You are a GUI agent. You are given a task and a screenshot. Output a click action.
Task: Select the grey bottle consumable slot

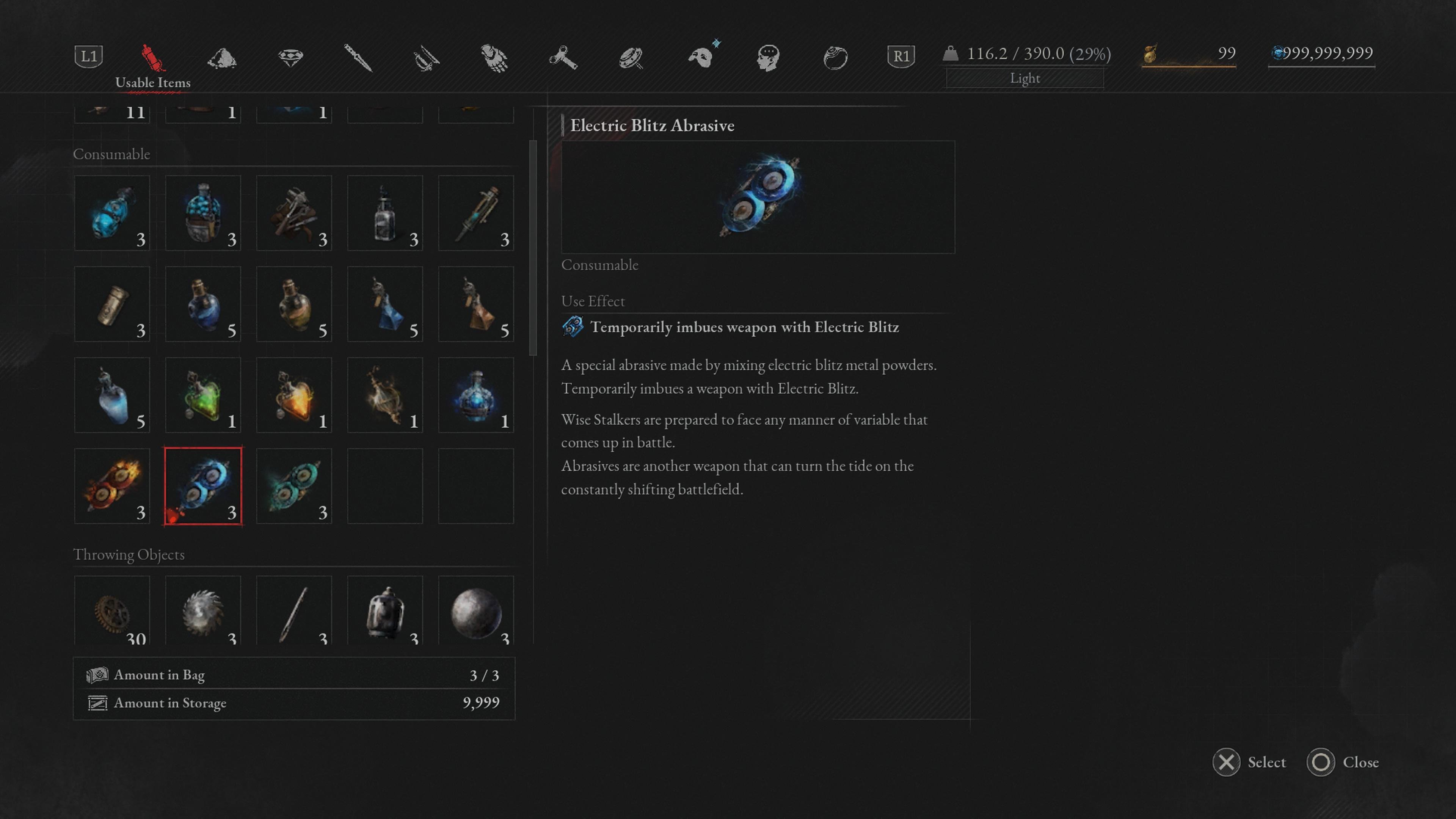[385, 213]
